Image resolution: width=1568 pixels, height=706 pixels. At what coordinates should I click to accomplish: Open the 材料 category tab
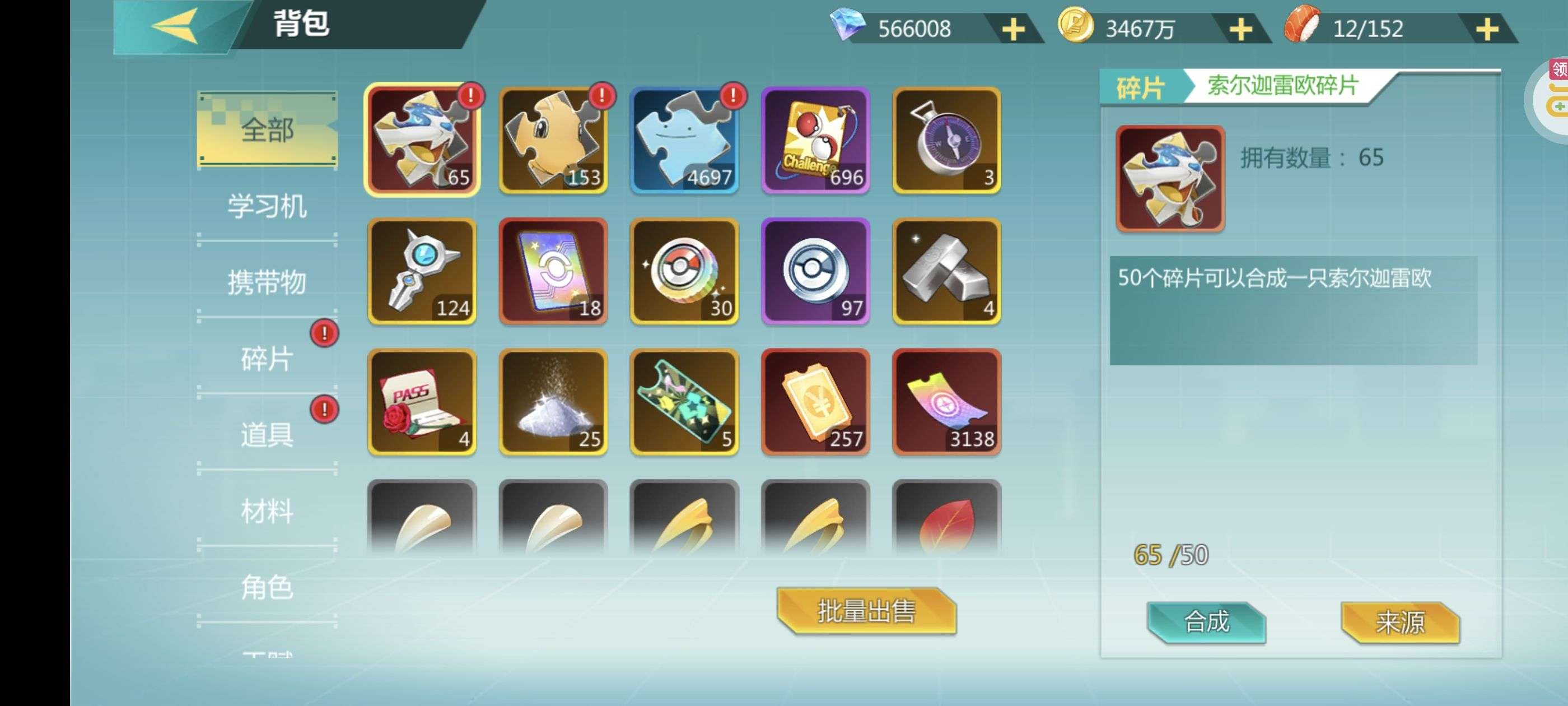click(267, 510)
